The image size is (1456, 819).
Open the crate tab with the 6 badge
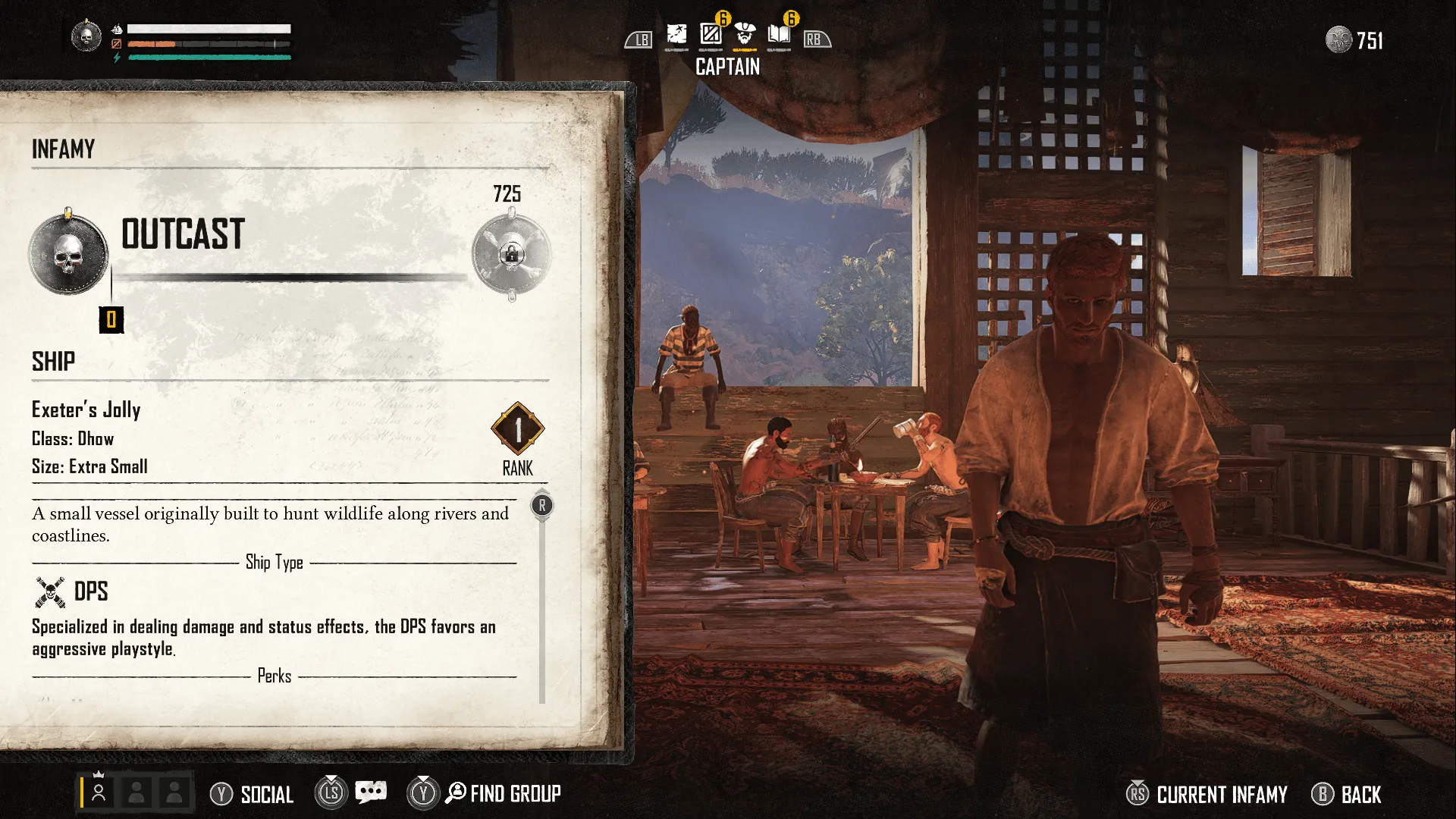(711, 35)
